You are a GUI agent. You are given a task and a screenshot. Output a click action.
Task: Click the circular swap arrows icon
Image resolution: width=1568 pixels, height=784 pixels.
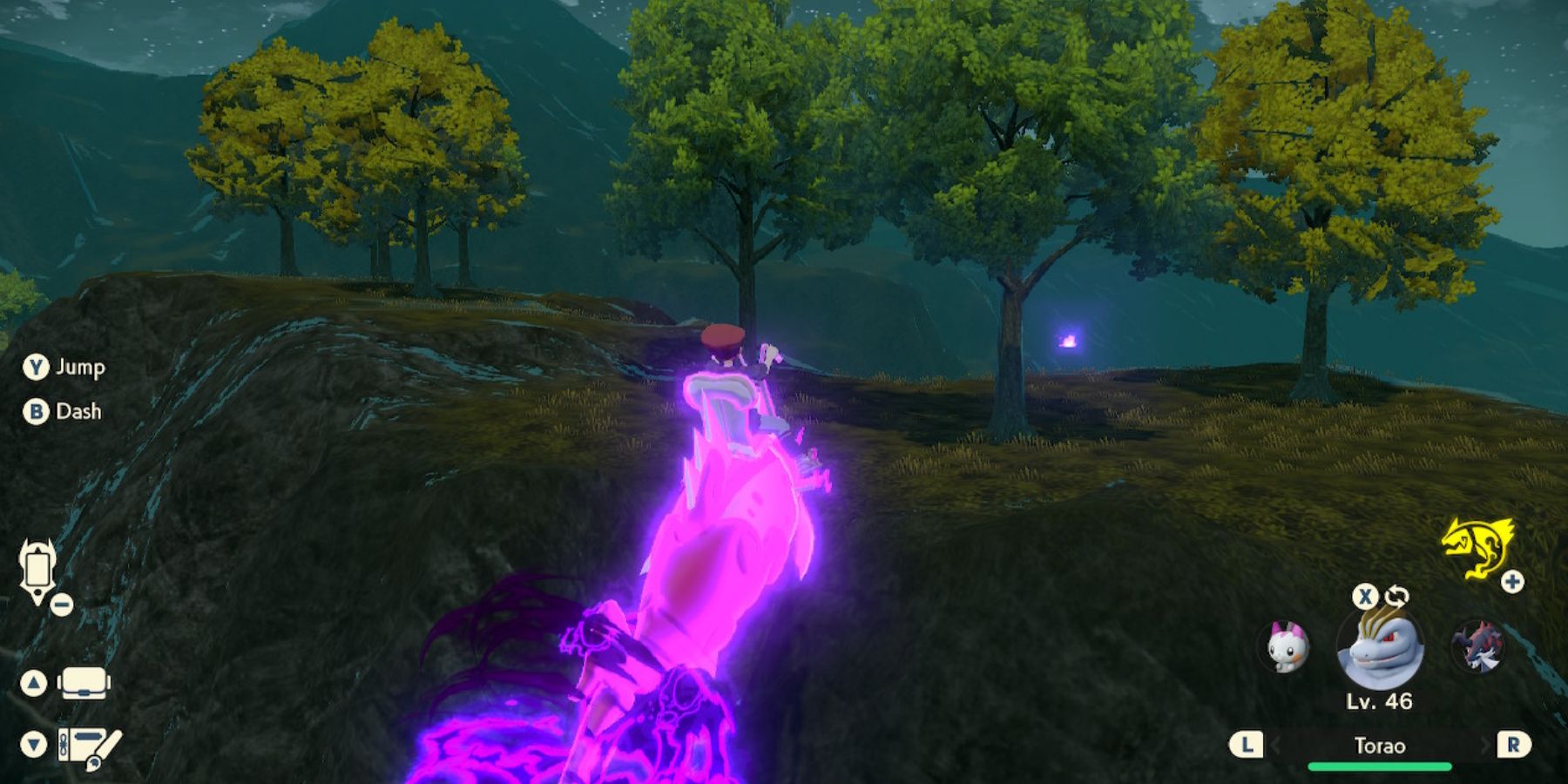1396,598
